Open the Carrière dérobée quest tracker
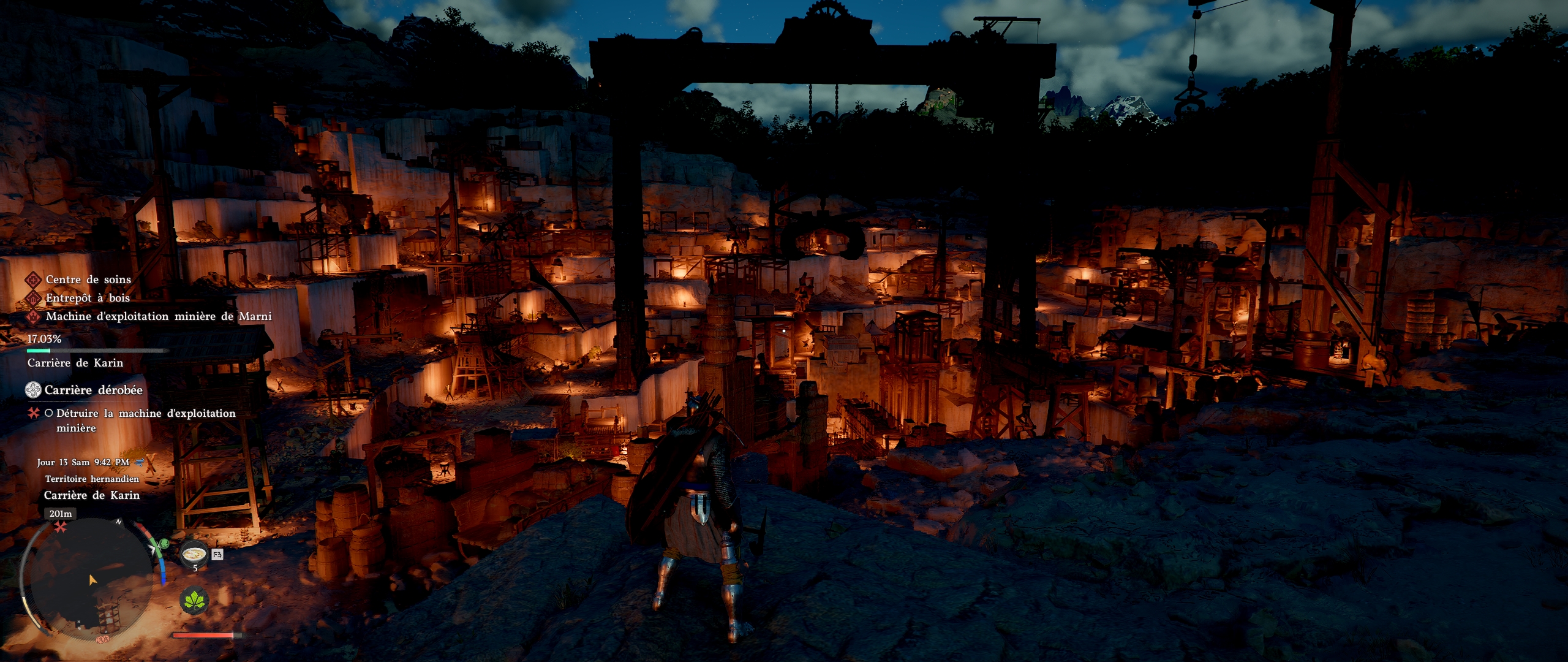Image resolution: width=1568 pixels, height=662 pixels. click(93, 390)
